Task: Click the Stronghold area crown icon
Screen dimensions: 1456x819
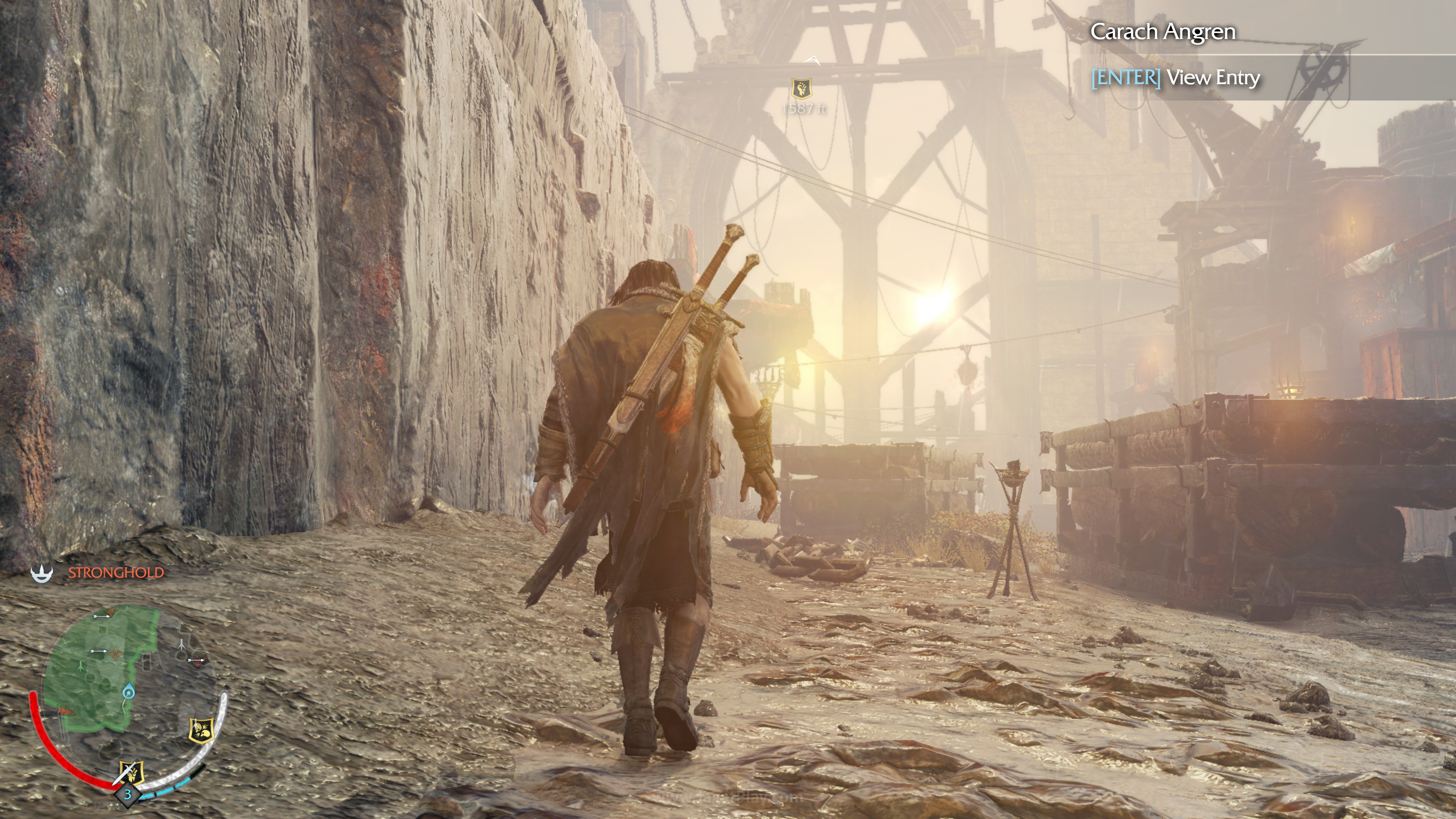Action: [x=42, y=573]
